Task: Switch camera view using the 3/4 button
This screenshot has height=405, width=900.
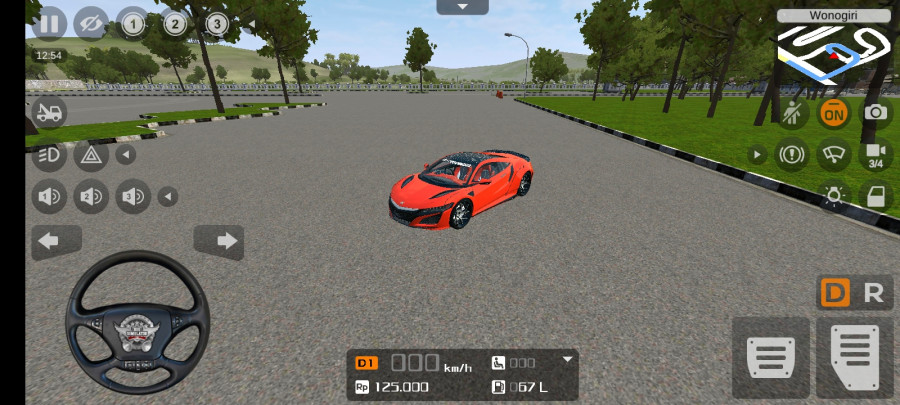Action: pyautogui.click(x=875, y=155)
